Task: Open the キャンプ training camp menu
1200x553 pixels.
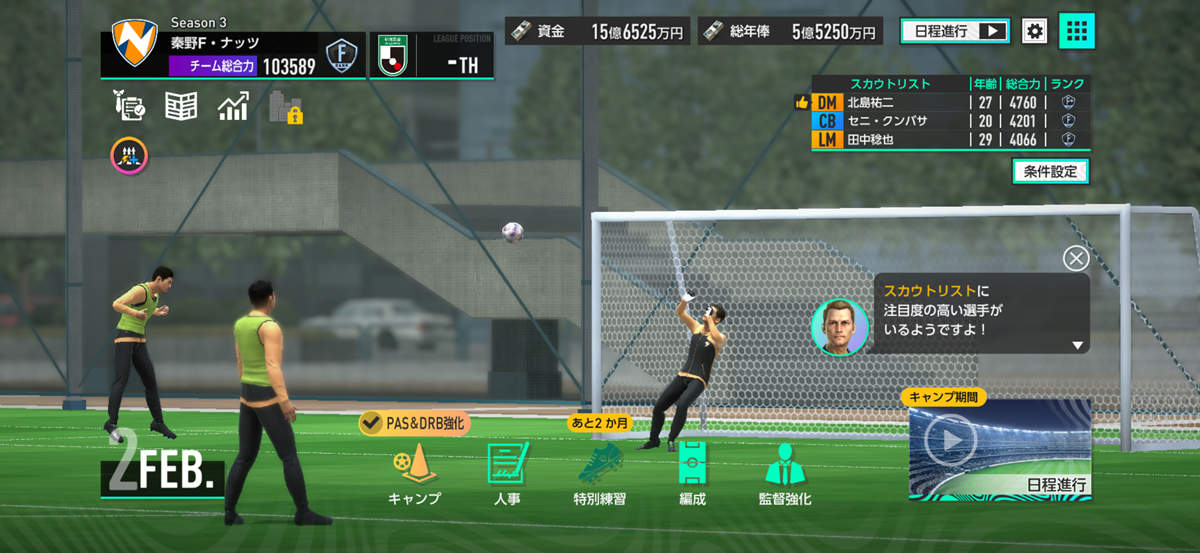Action: pyautogui.click(x=414, y=474)
